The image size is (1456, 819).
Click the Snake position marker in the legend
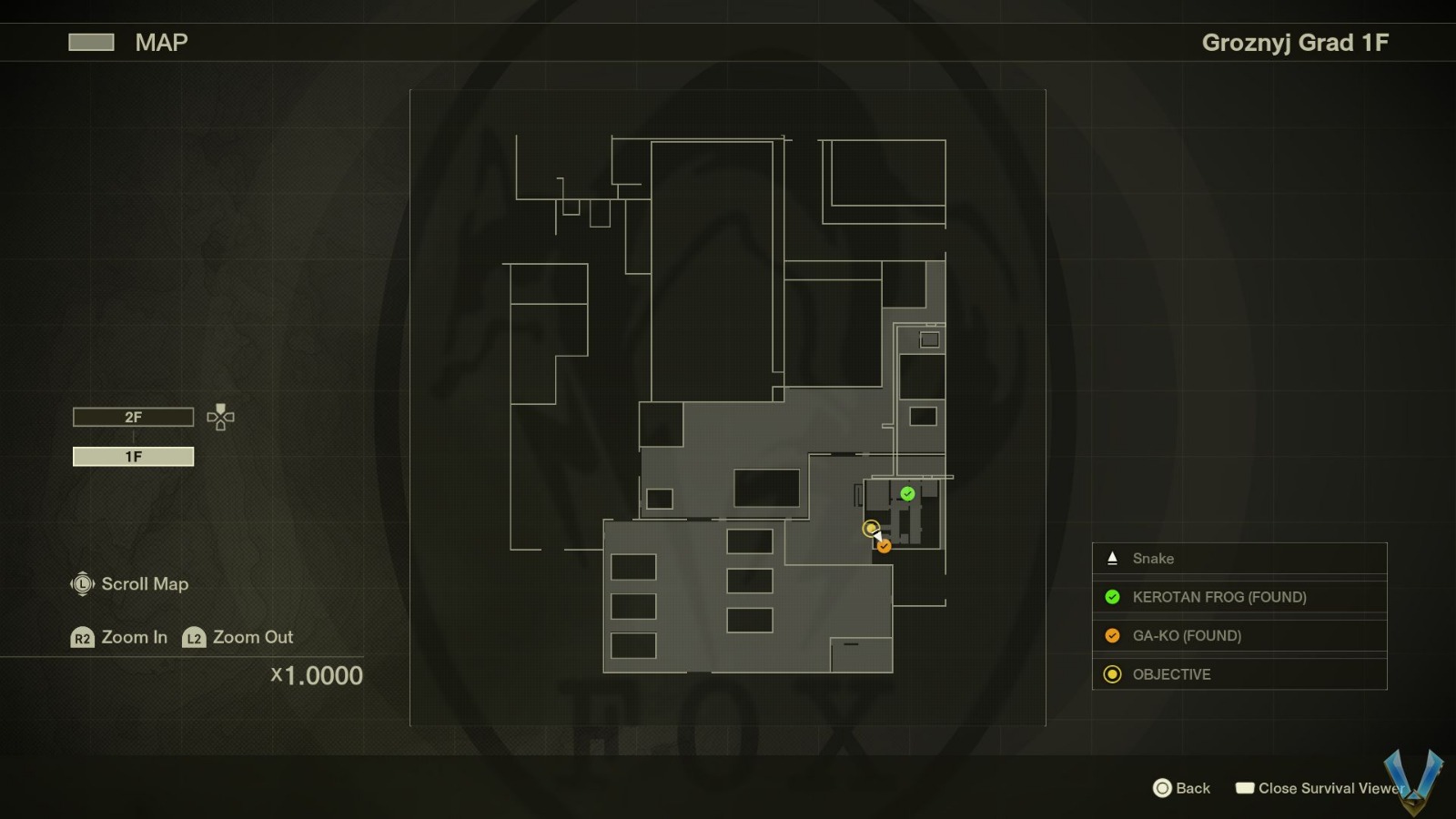(1111, 558)
